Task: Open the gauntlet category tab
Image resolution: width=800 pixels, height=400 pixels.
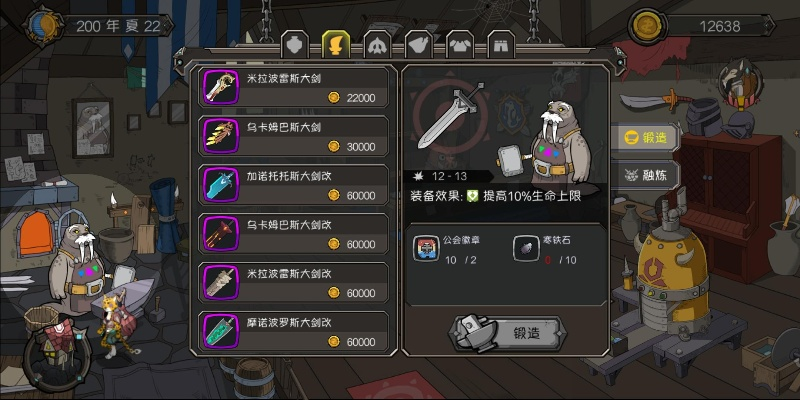Action: tap(418, 44)
